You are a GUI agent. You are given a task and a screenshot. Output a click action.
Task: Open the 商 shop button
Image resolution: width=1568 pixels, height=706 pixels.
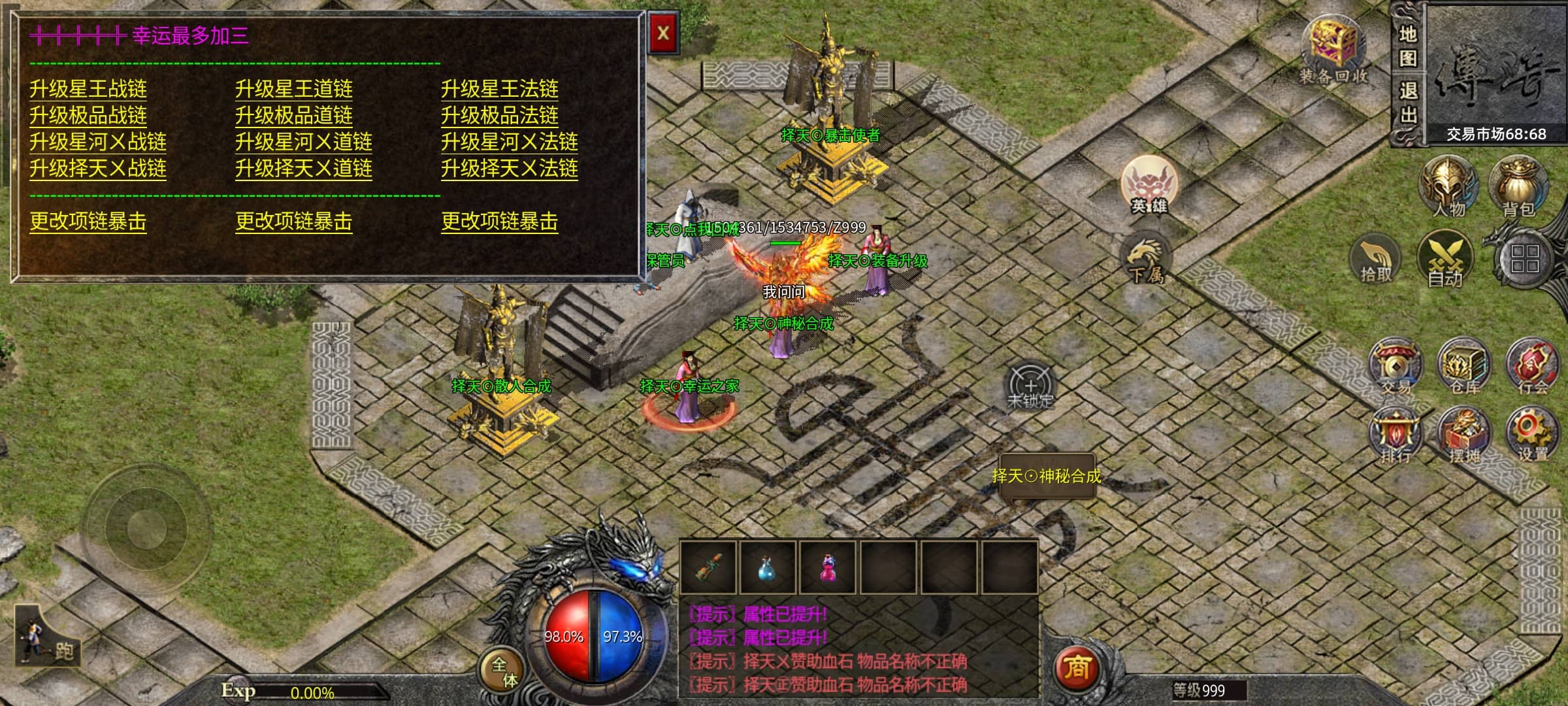(x=1077, y=668)
